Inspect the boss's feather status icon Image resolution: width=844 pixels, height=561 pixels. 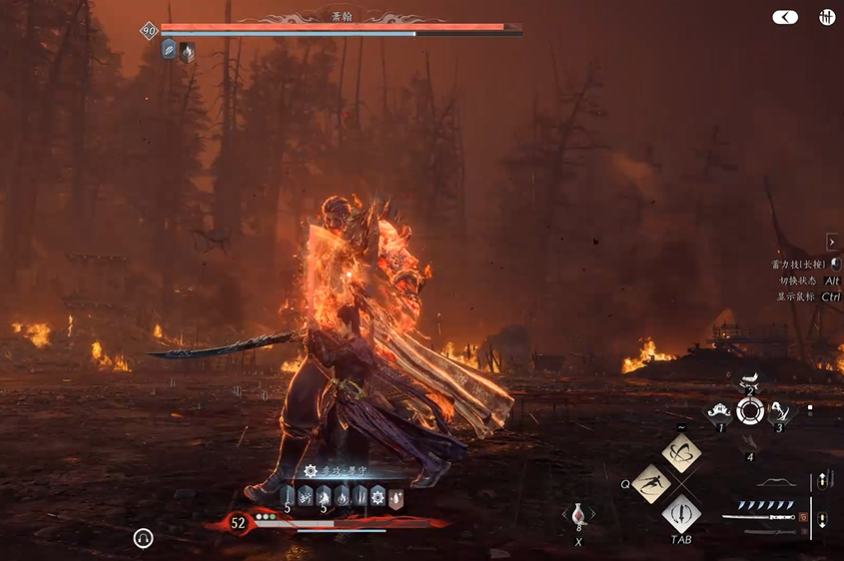pos(169,50)
